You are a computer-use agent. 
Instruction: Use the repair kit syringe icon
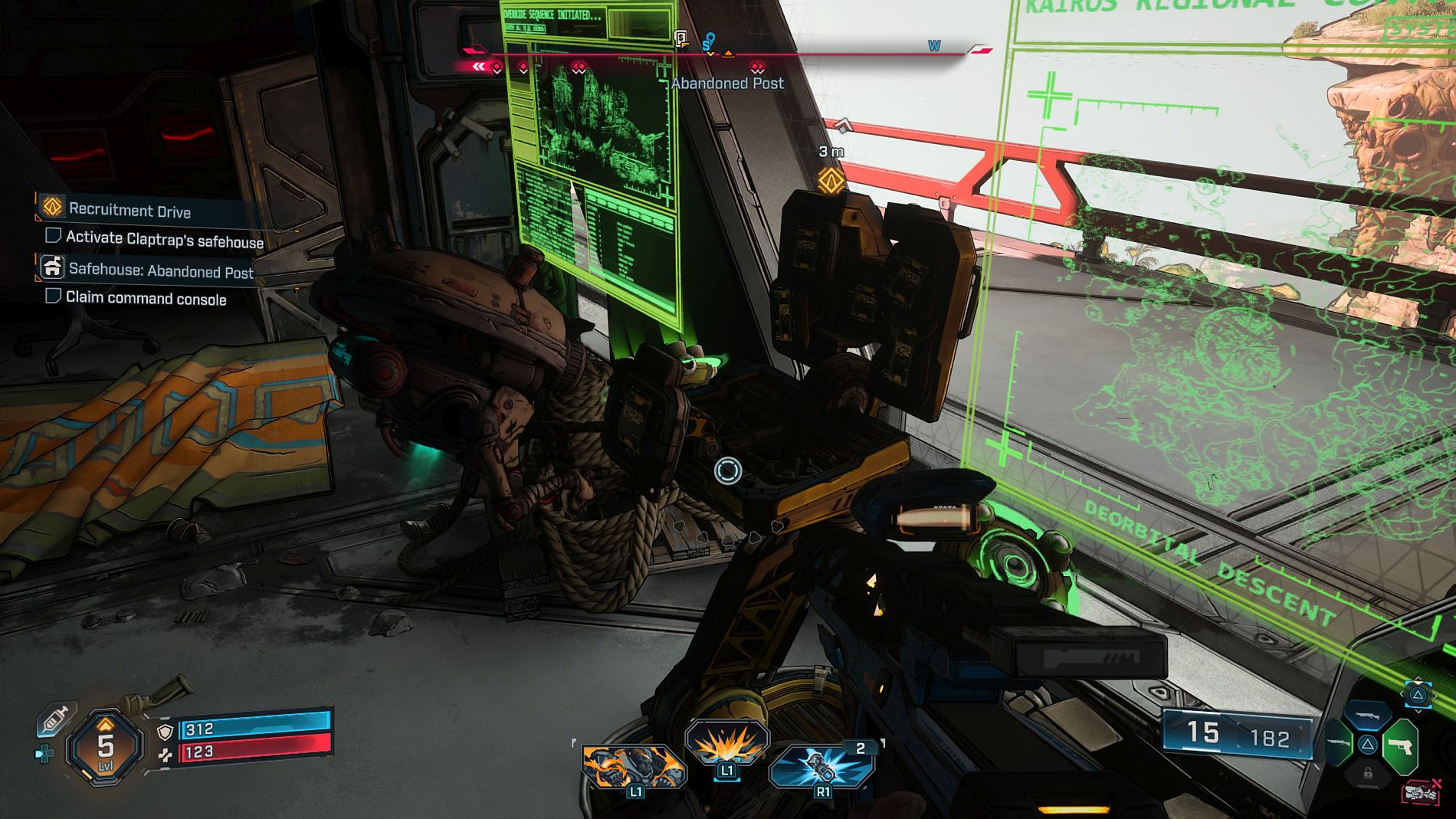pos(55,719)
